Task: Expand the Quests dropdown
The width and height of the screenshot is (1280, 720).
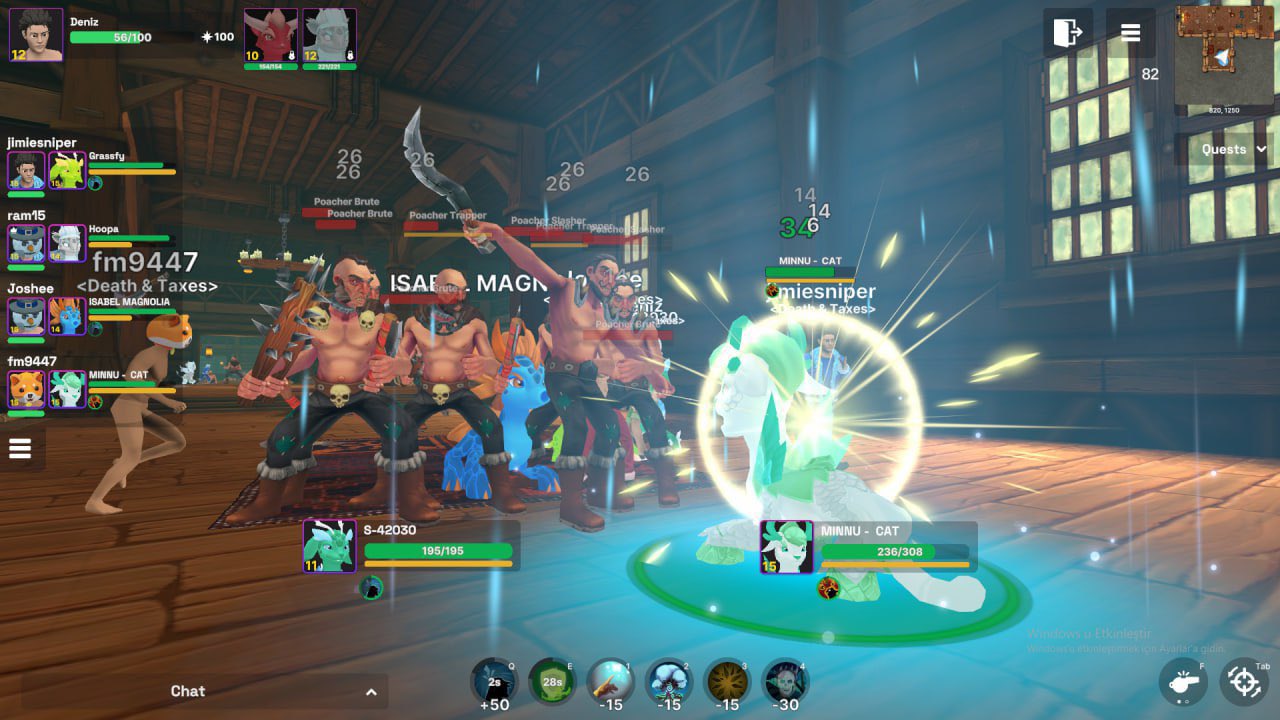Action: coord(1233,149)
